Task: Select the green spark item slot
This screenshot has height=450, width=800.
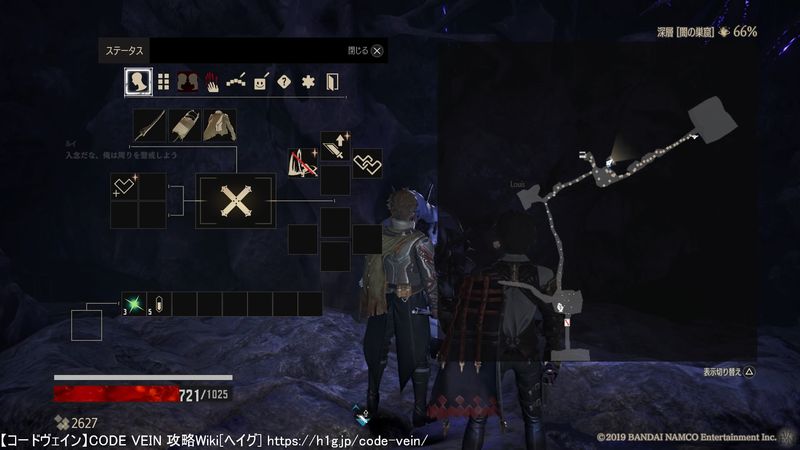Action: [134, 304]
